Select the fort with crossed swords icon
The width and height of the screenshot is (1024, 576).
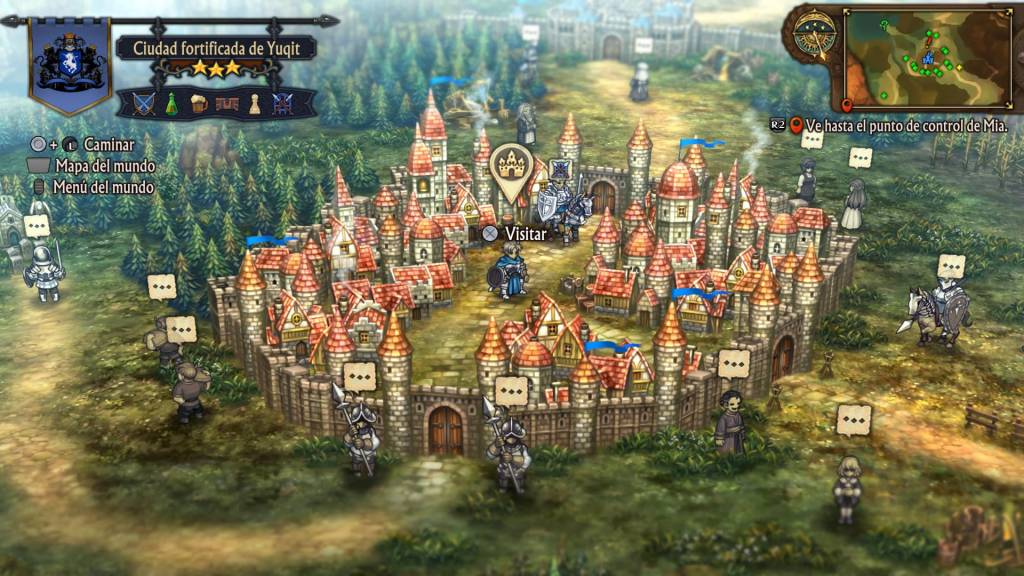click(x=283, y=103)
